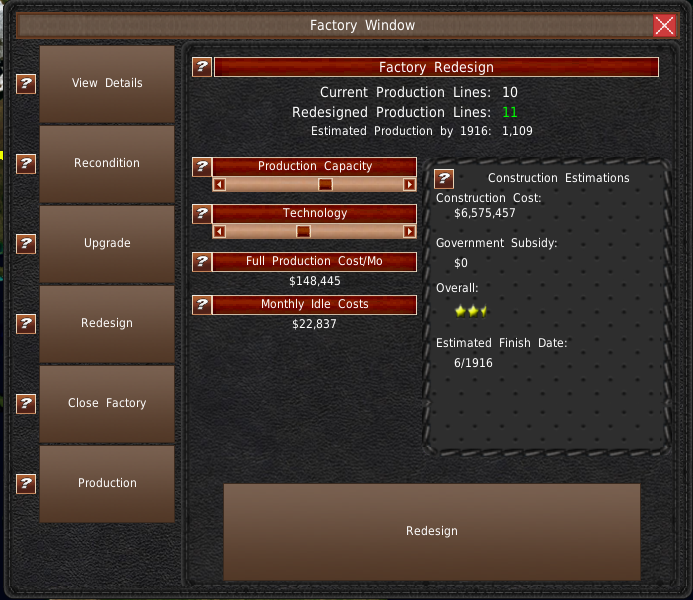Show help for Full Production Cost/Mo
The width and height of the screenshot is (693, 600).
click(x=202, y=262)
